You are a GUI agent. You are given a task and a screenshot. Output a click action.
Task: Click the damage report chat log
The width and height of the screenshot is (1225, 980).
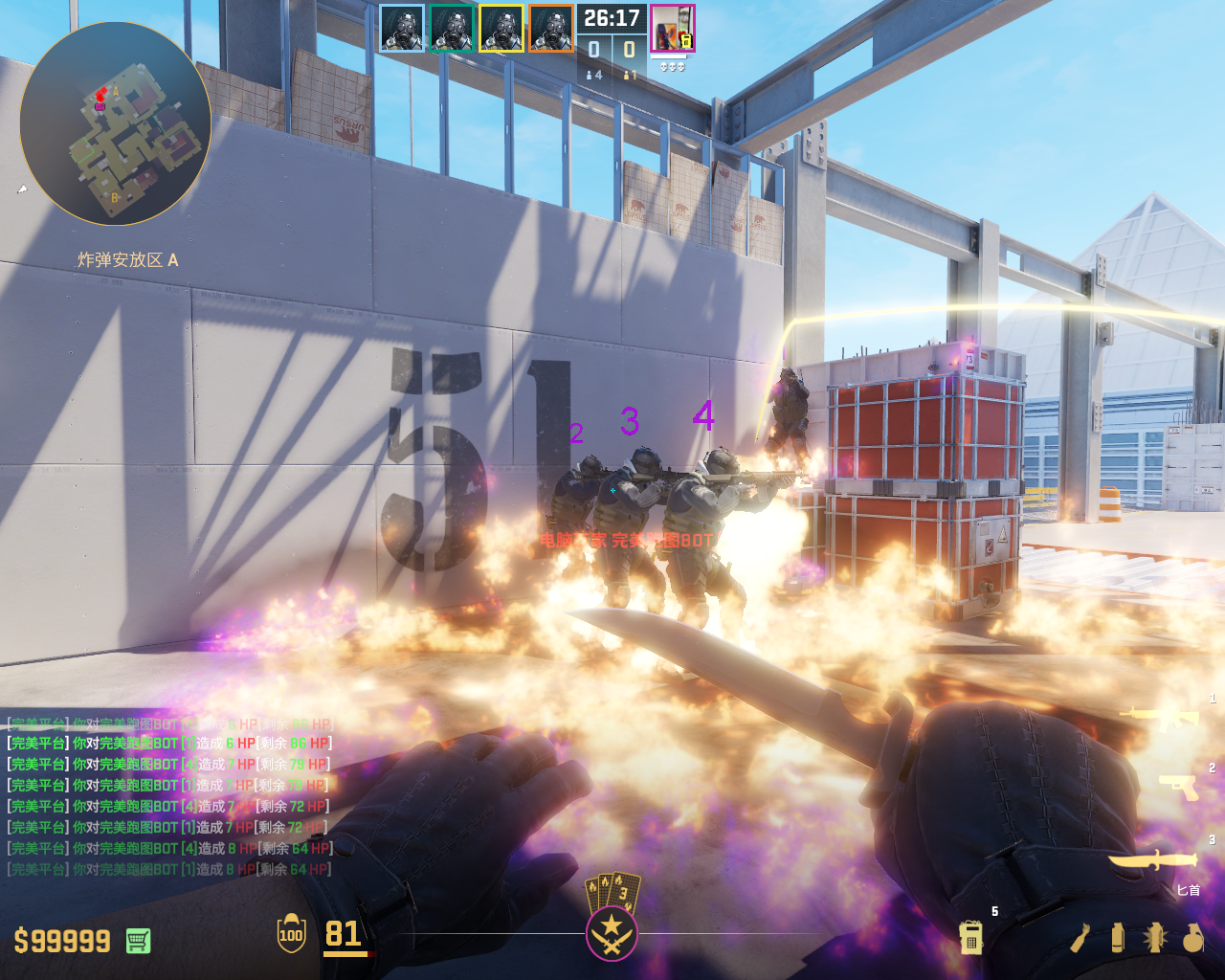[169, 796]
